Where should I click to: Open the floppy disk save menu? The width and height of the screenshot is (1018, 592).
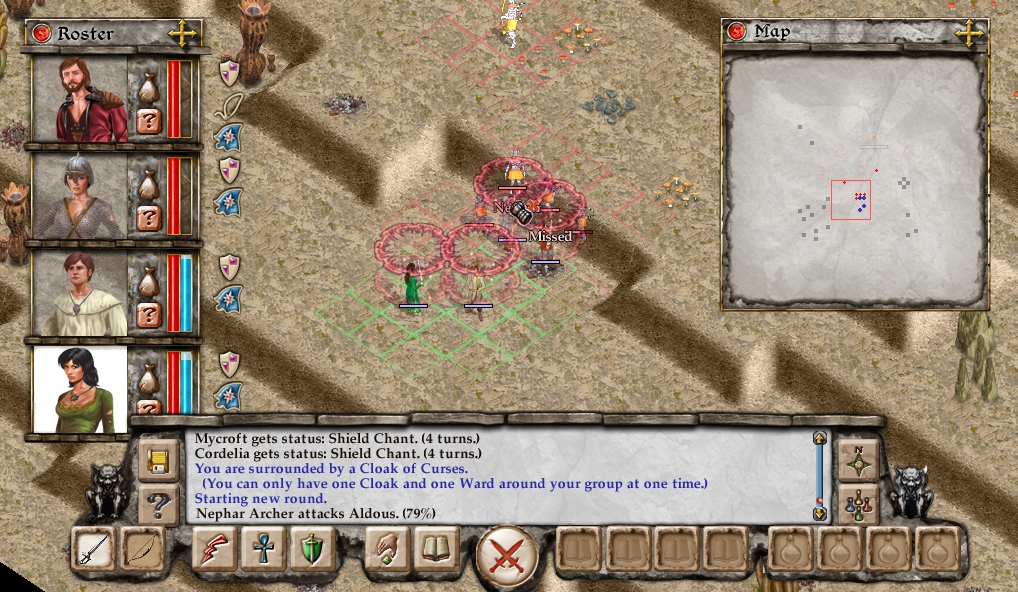158,461
